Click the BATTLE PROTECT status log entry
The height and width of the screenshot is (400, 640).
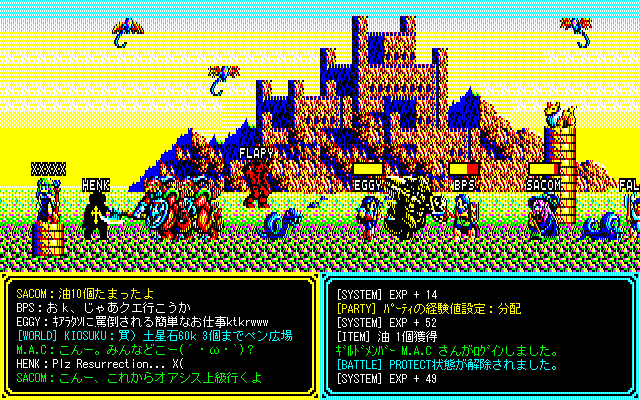[446, 364]
